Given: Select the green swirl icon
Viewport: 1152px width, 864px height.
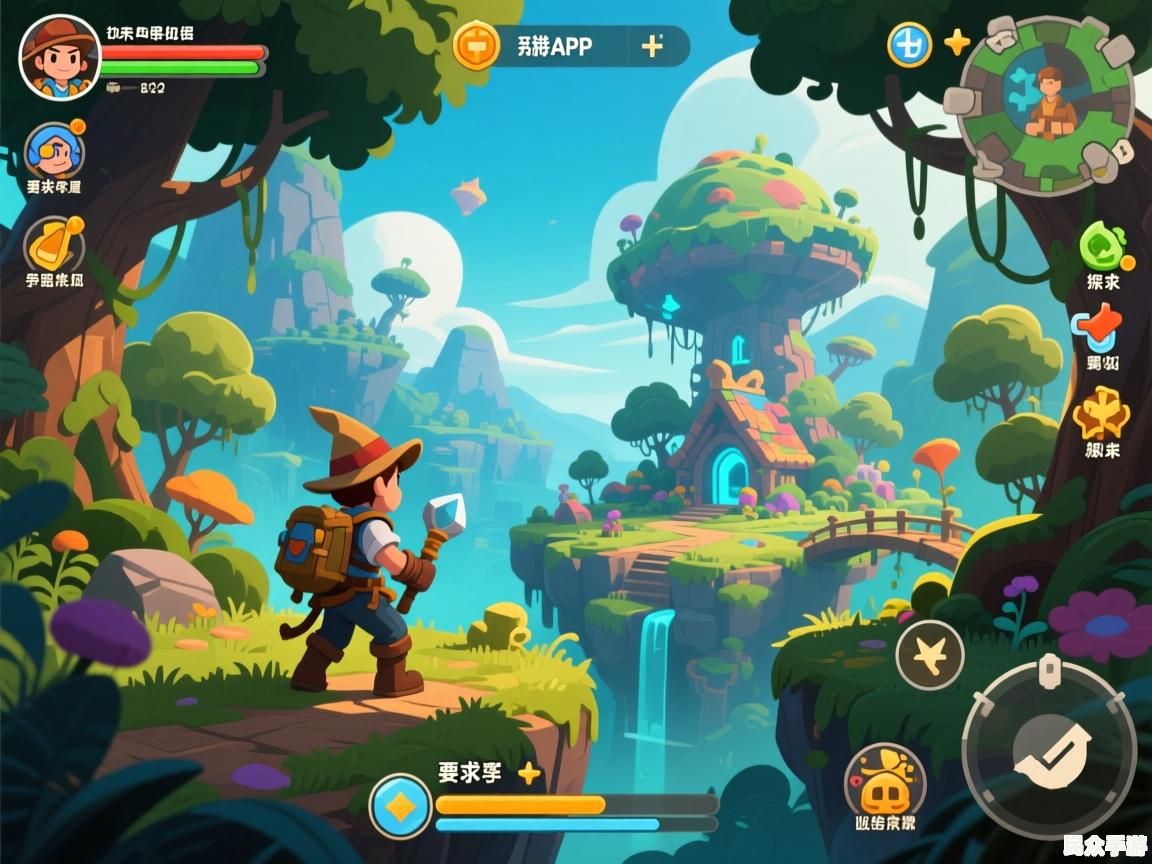Looking at the screenshot, I should (1102, 245).
